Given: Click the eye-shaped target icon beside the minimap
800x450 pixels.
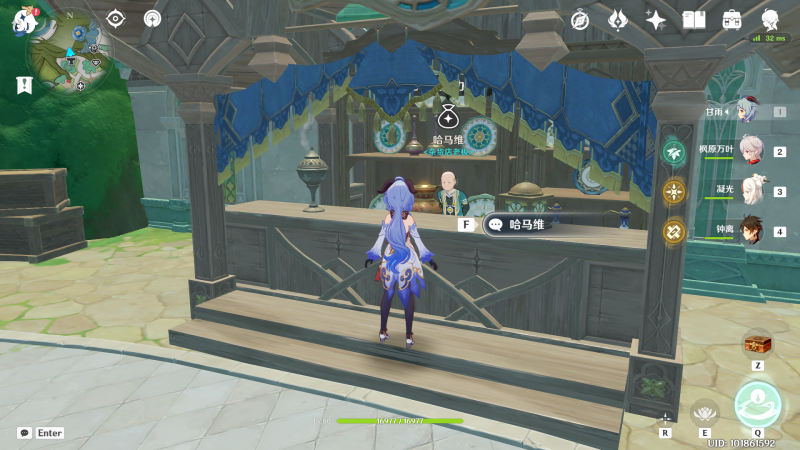Looking at the screenshot, I should pos(116,18).
